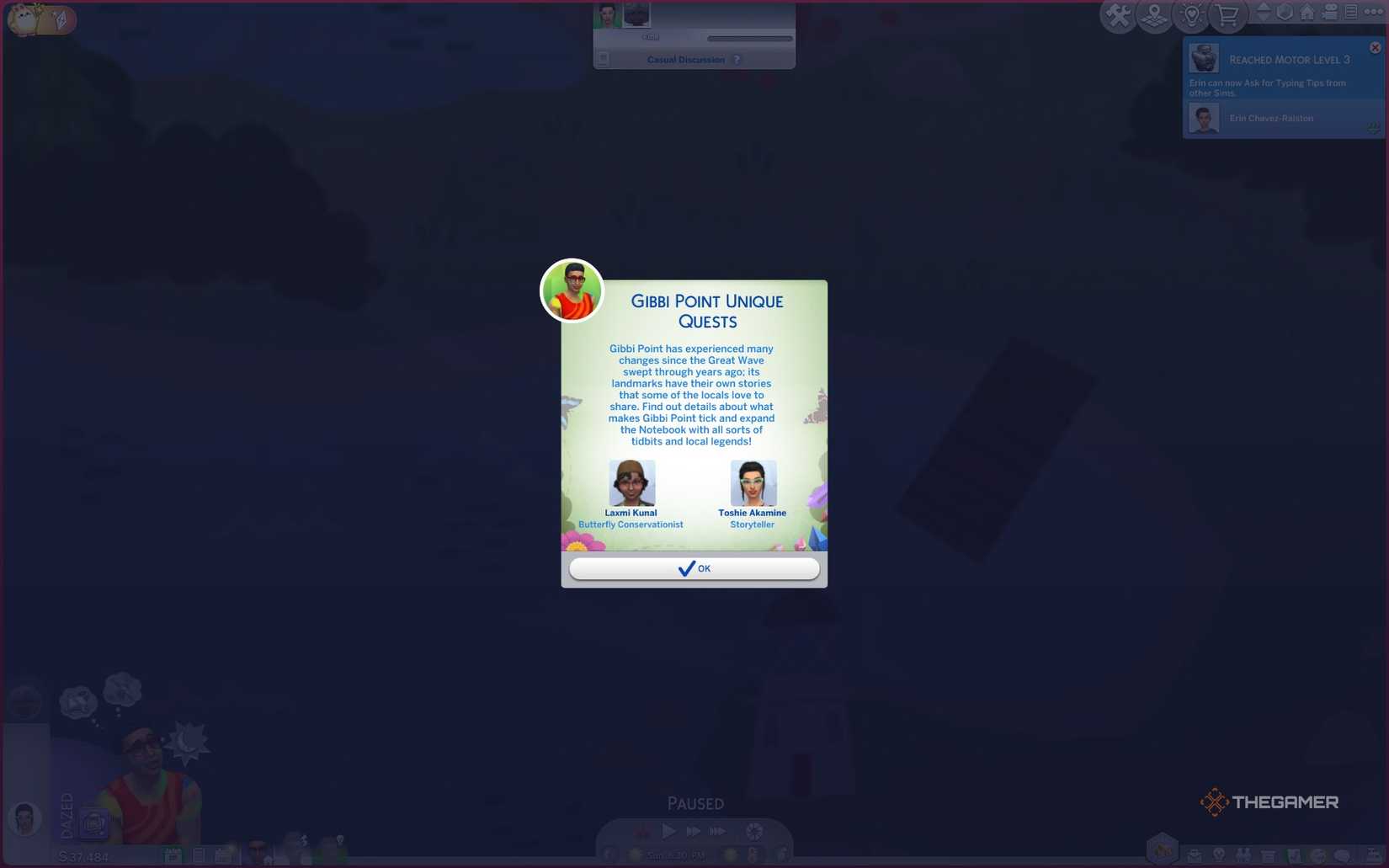Screen dimensions: 1389x868
Task: Open the options ellipsis menu
Action: (x=1376, y=11)
